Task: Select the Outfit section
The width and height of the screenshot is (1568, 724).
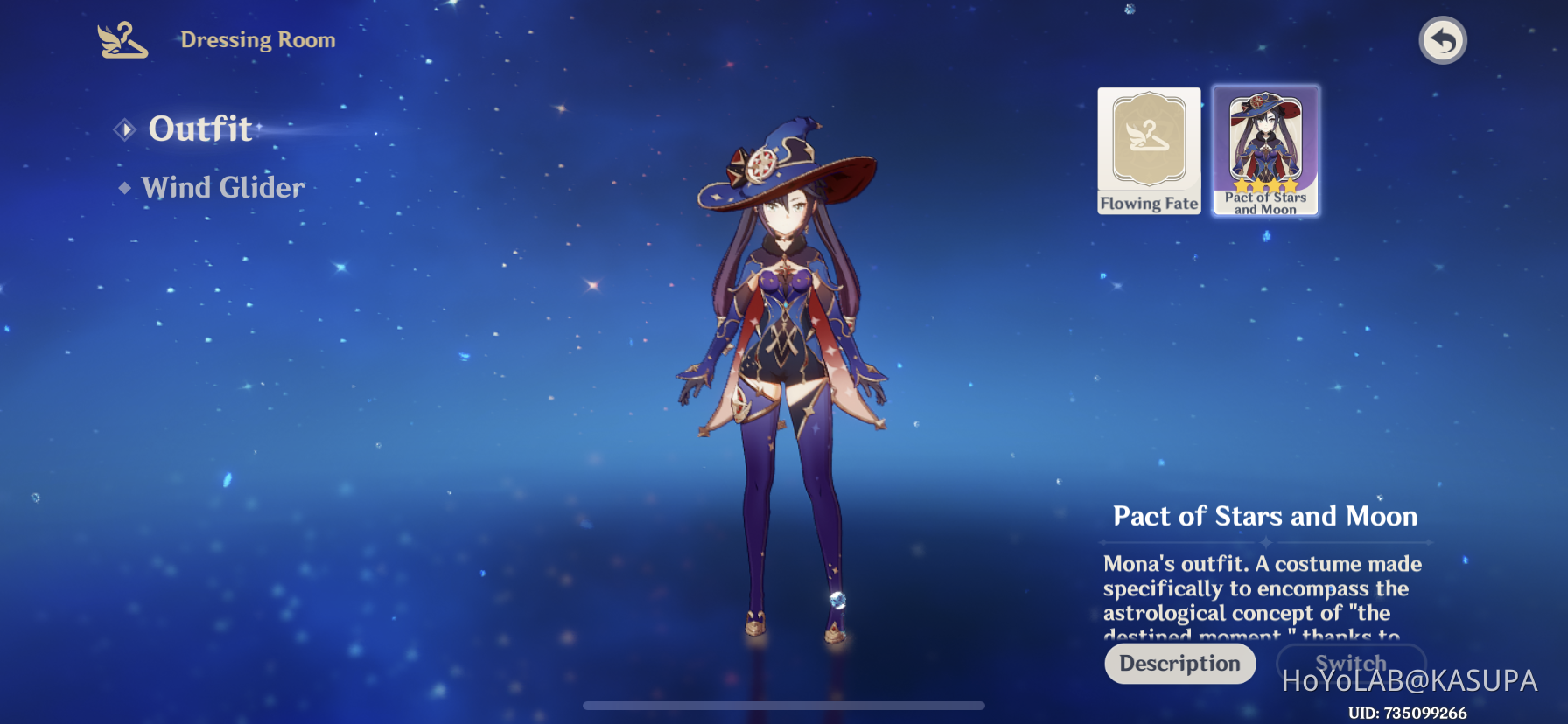Action: [199, 129]
